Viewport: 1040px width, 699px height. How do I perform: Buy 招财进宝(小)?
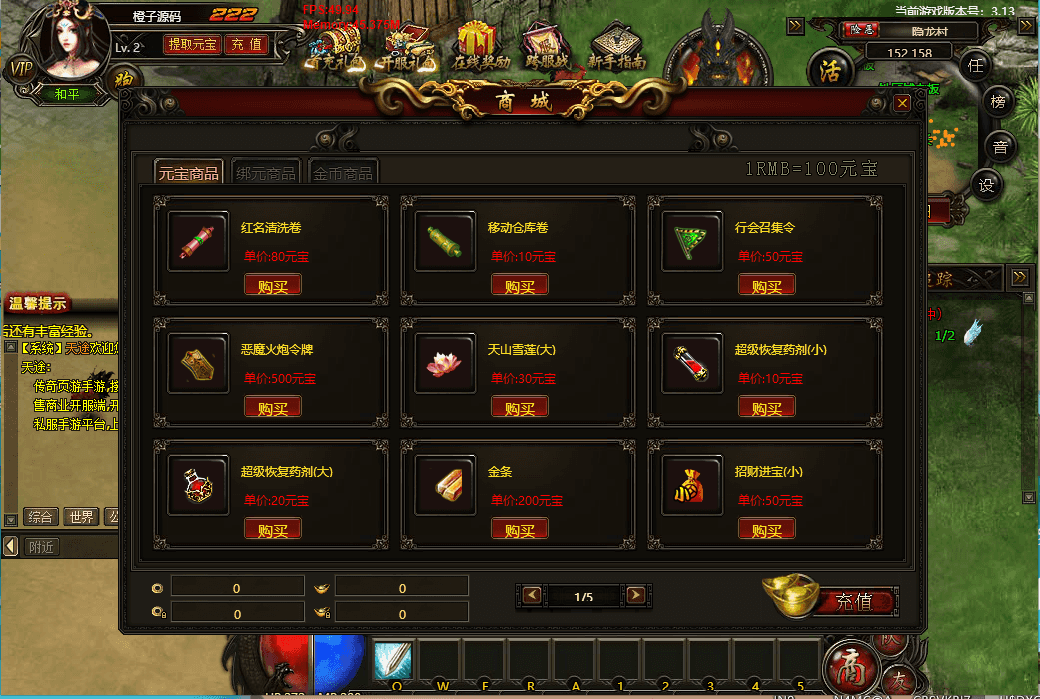click(x=766, y=530)
